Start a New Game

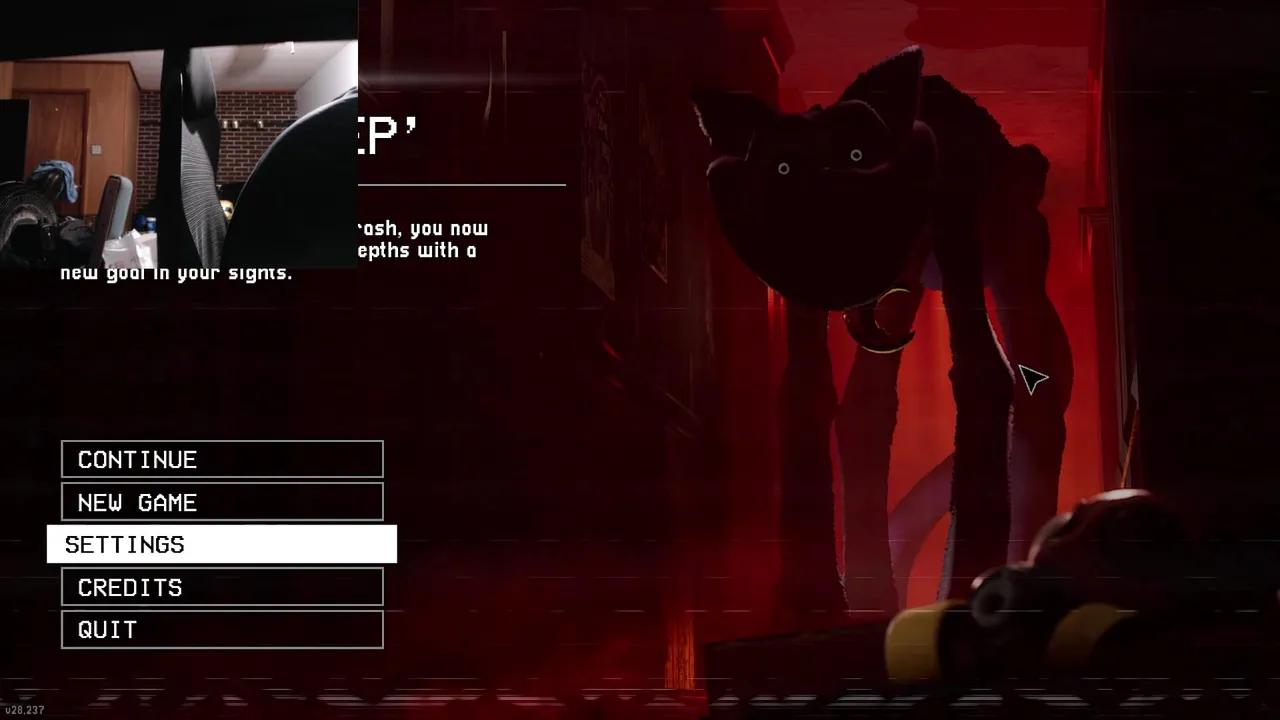(x=222, y=502)
